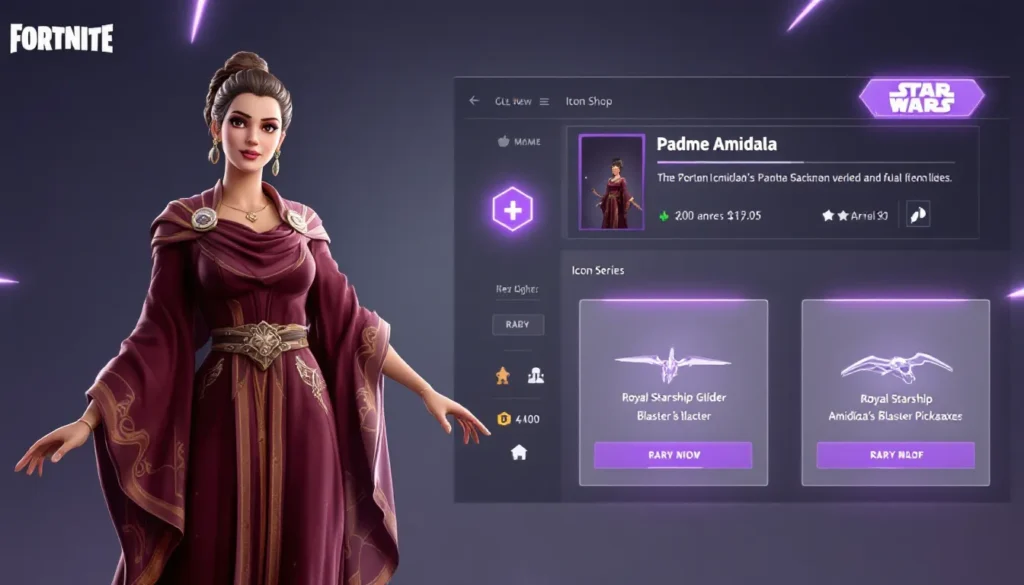This screenshot has width=1024, height=585.
Task: Click the Star Wars badge
Action: [921, 98]
